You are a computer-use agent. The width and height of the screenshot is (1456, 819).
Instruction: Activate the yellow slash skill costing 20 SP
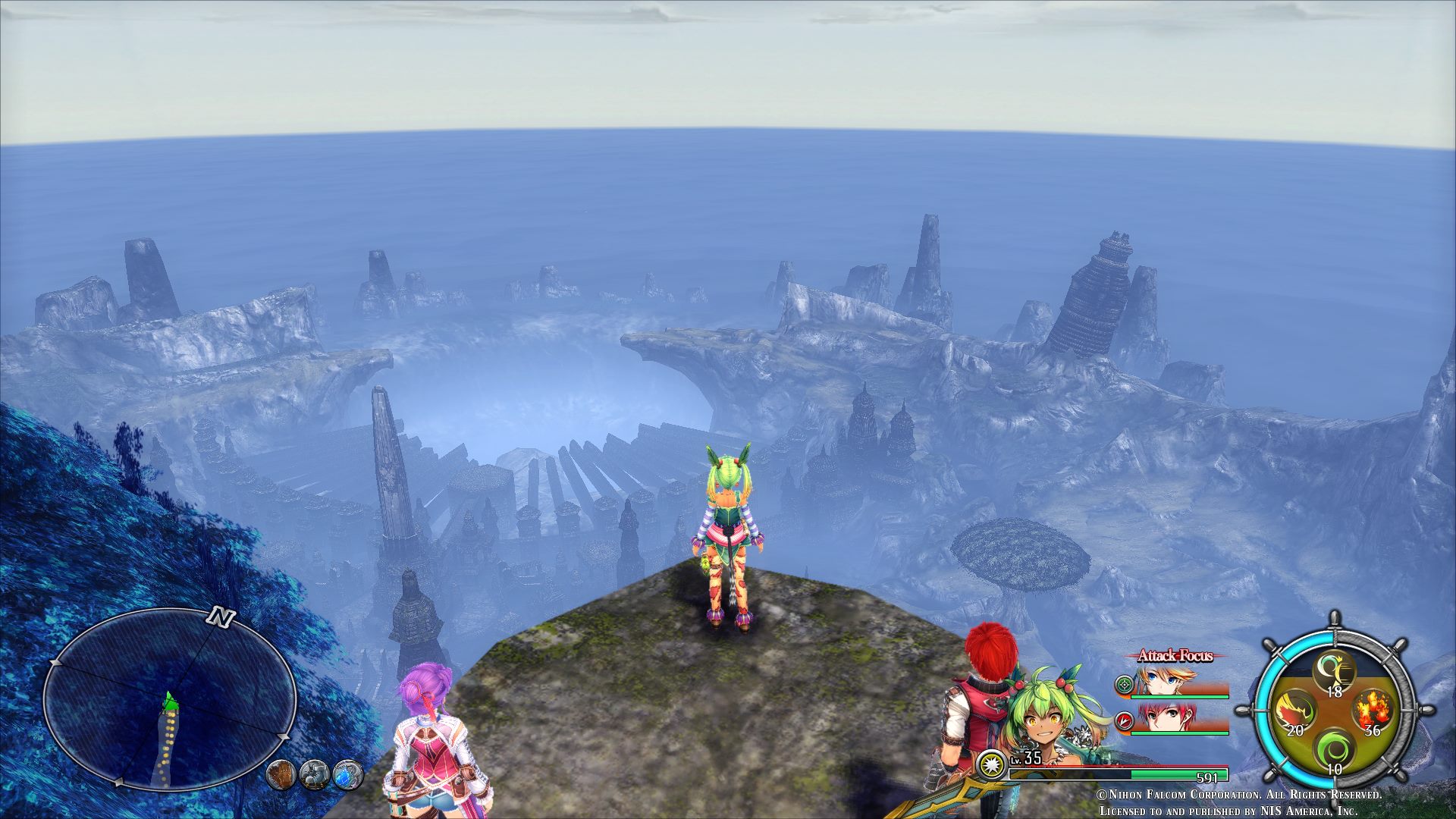click(x=1291, y=713)
